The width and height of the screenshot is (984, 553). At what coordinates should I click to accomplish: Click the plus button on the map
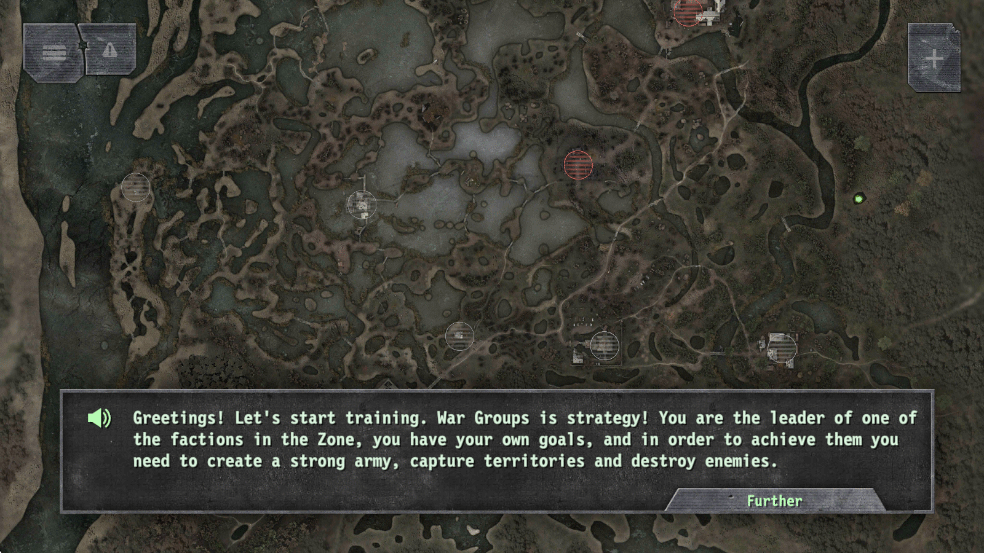933,58
